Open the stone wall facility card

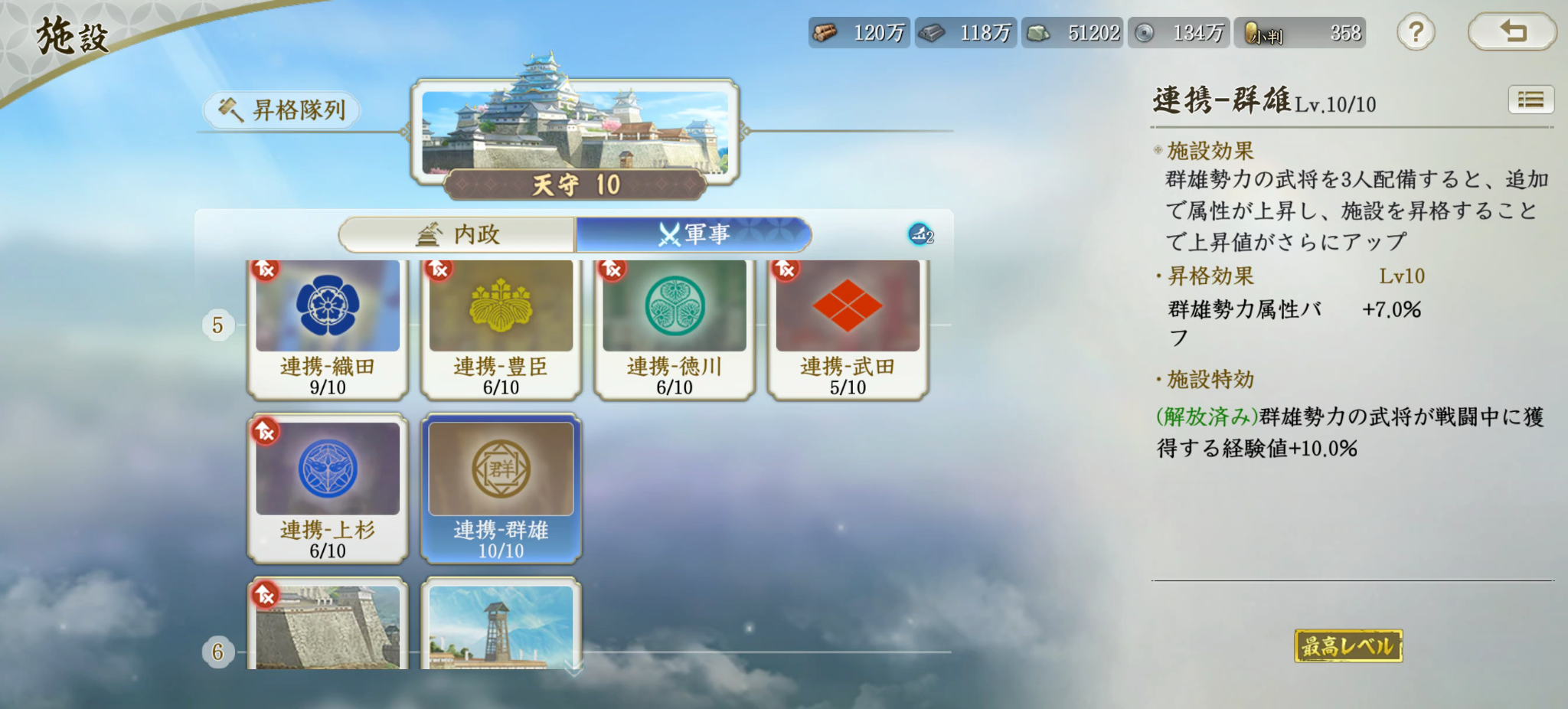coord(328,624)
